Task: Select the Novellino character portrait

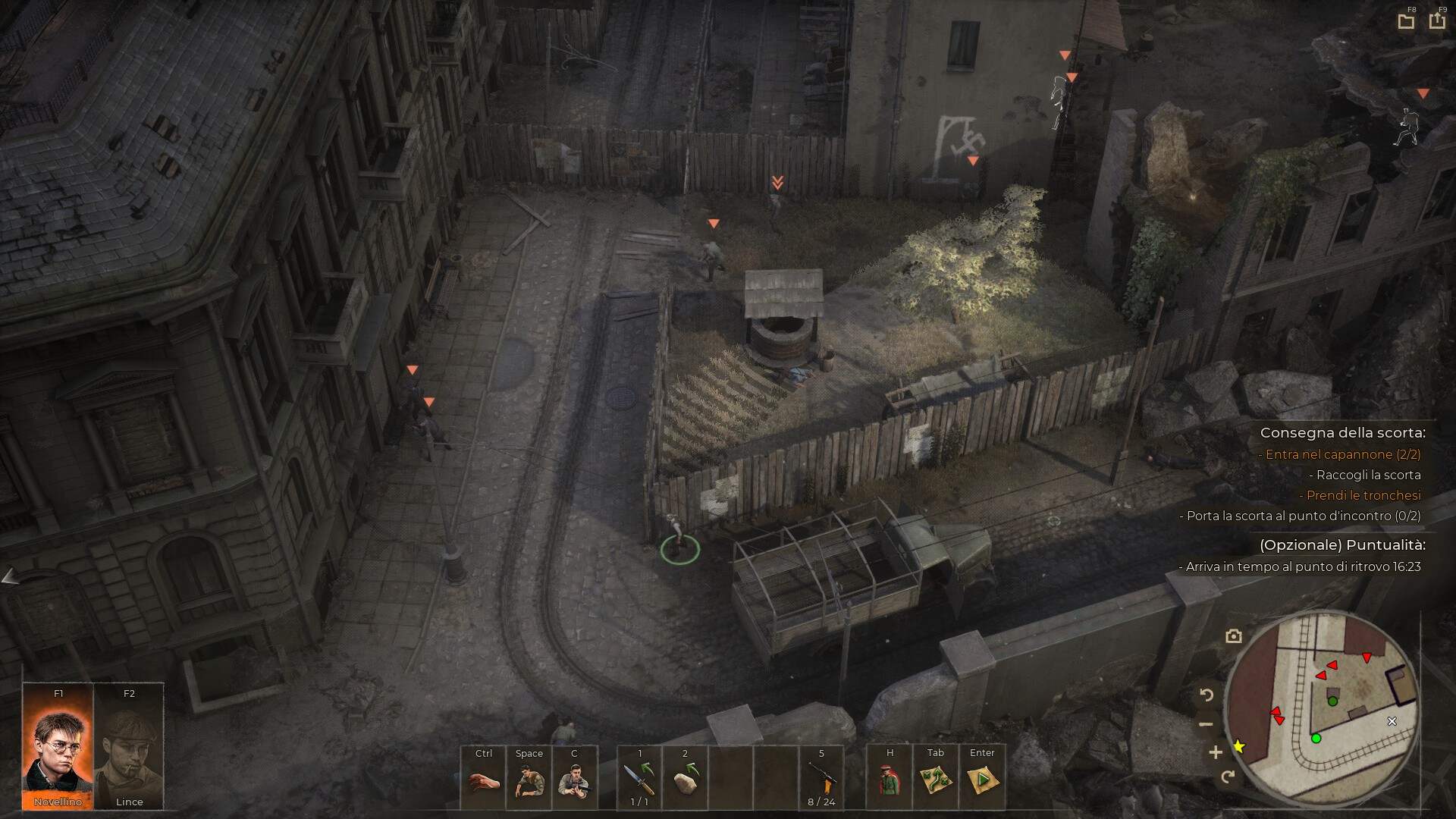Action: (x=58, y=747)
